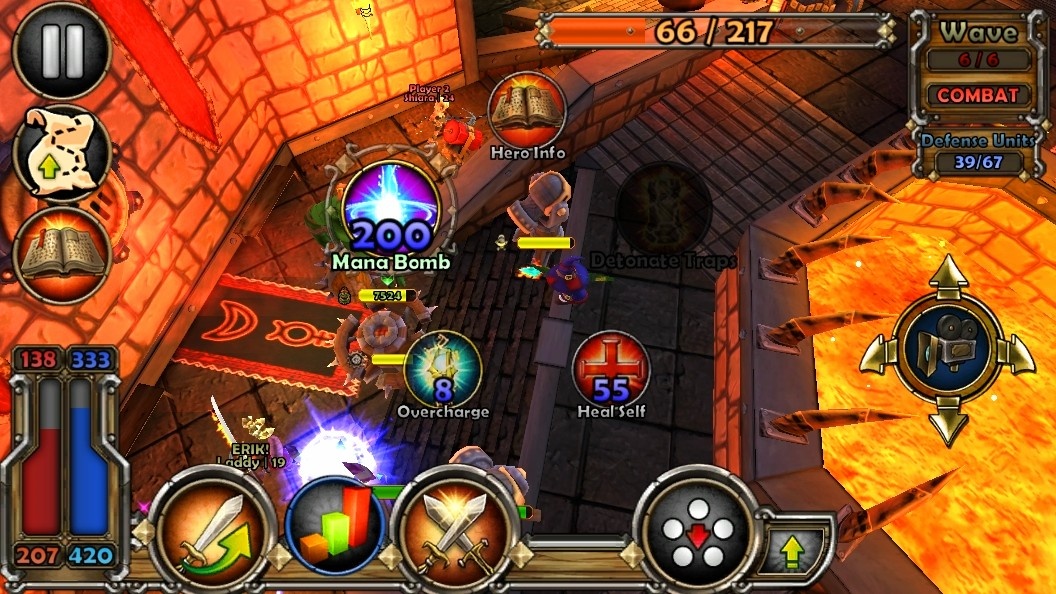
Task: Use the Heal Self ability
Action: click(611, 370)
